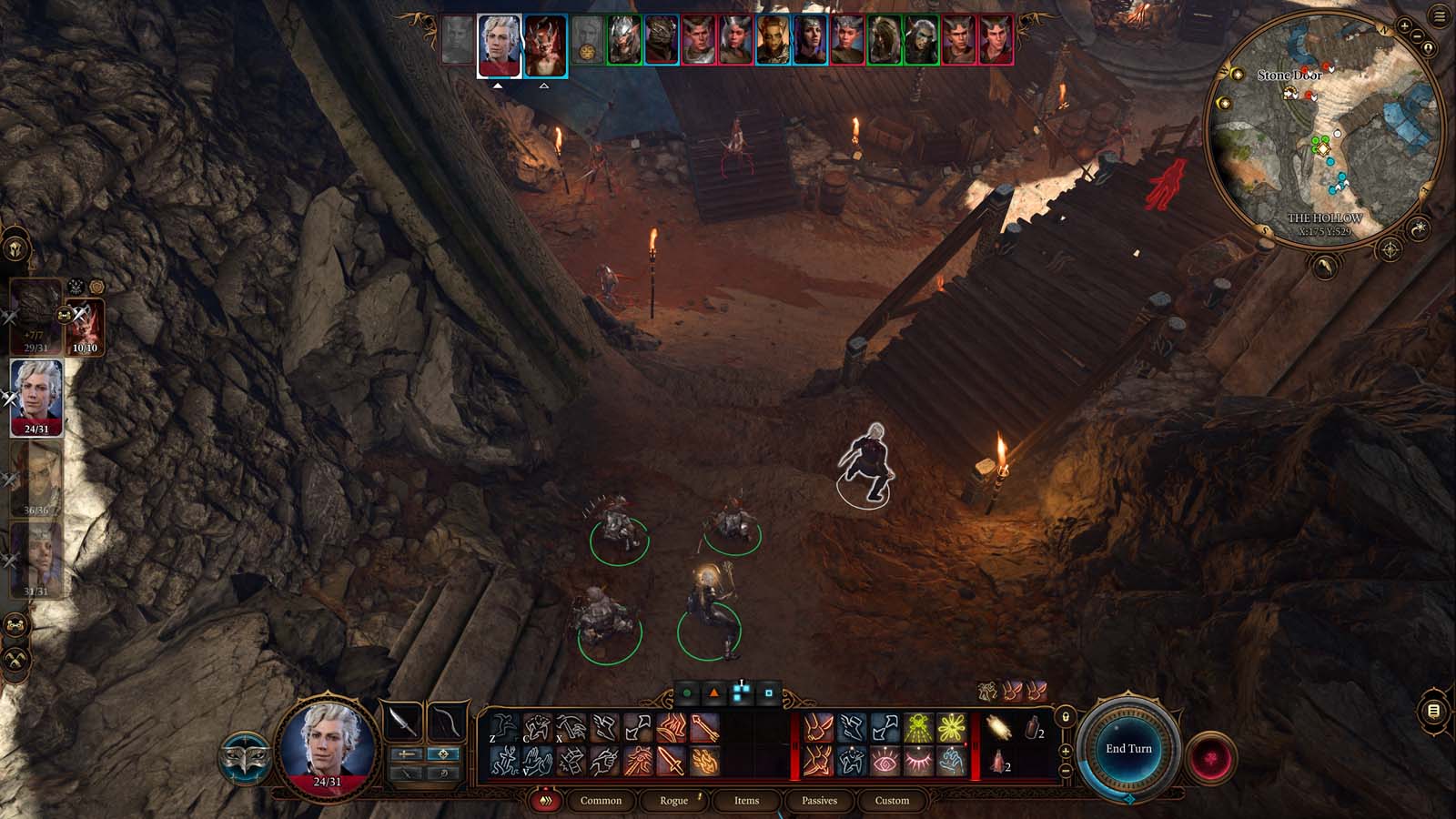Zoom in the minimap
Image resolution: width=1456 pixels, height=819 pixels.
1404,26
